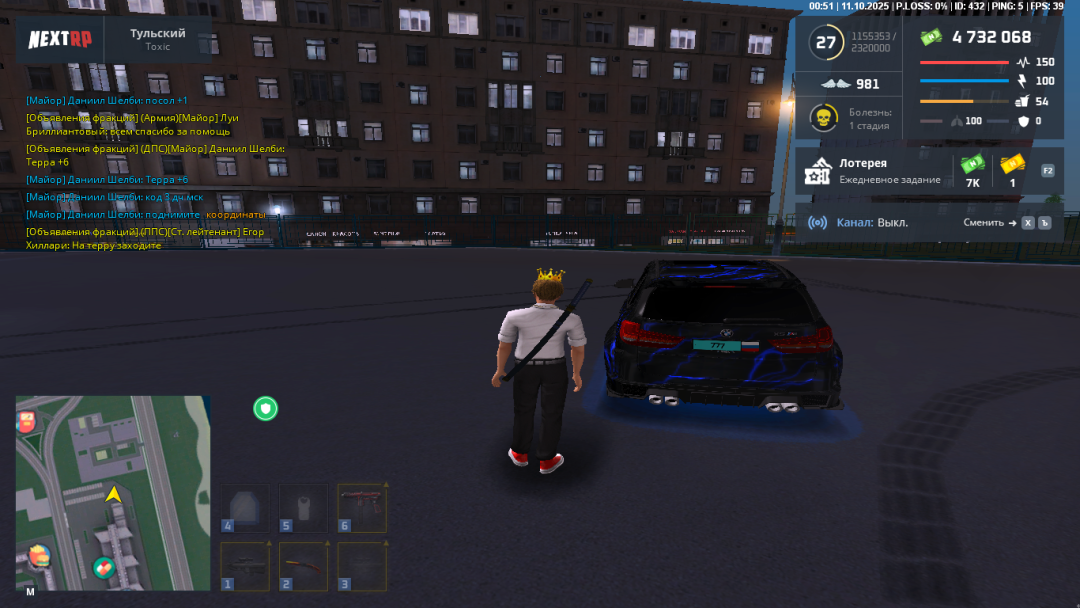The width and height of the screenshot is (1080, 608).
Task: Click the fast food marker on the minimap
Action: (39, 555)
